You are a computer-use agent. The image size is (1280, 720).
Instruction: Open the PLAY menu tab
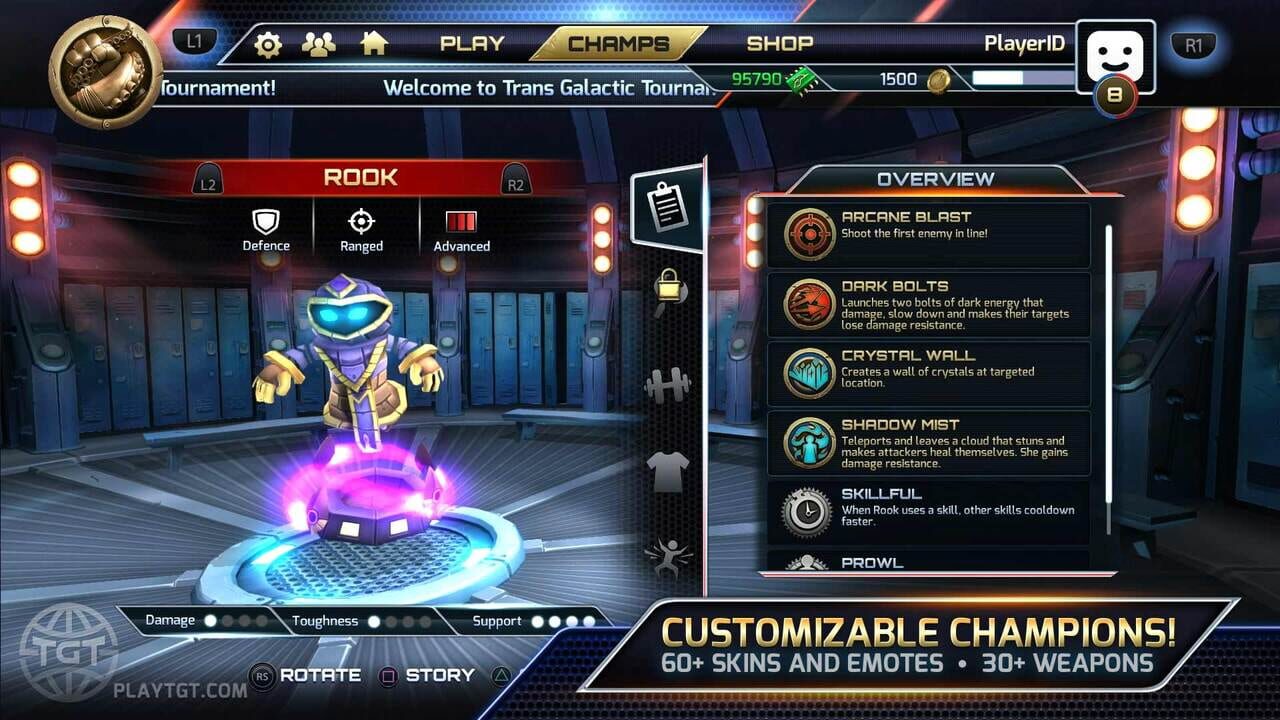[x=471, y=44]
